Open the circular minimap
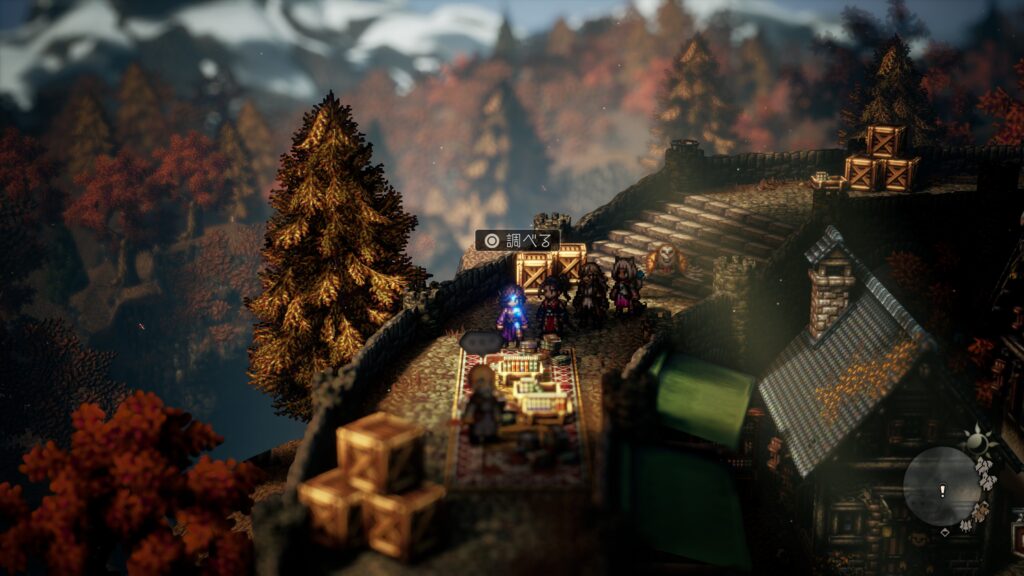This screenshot has width=1024, height=576. pos(942,486)
